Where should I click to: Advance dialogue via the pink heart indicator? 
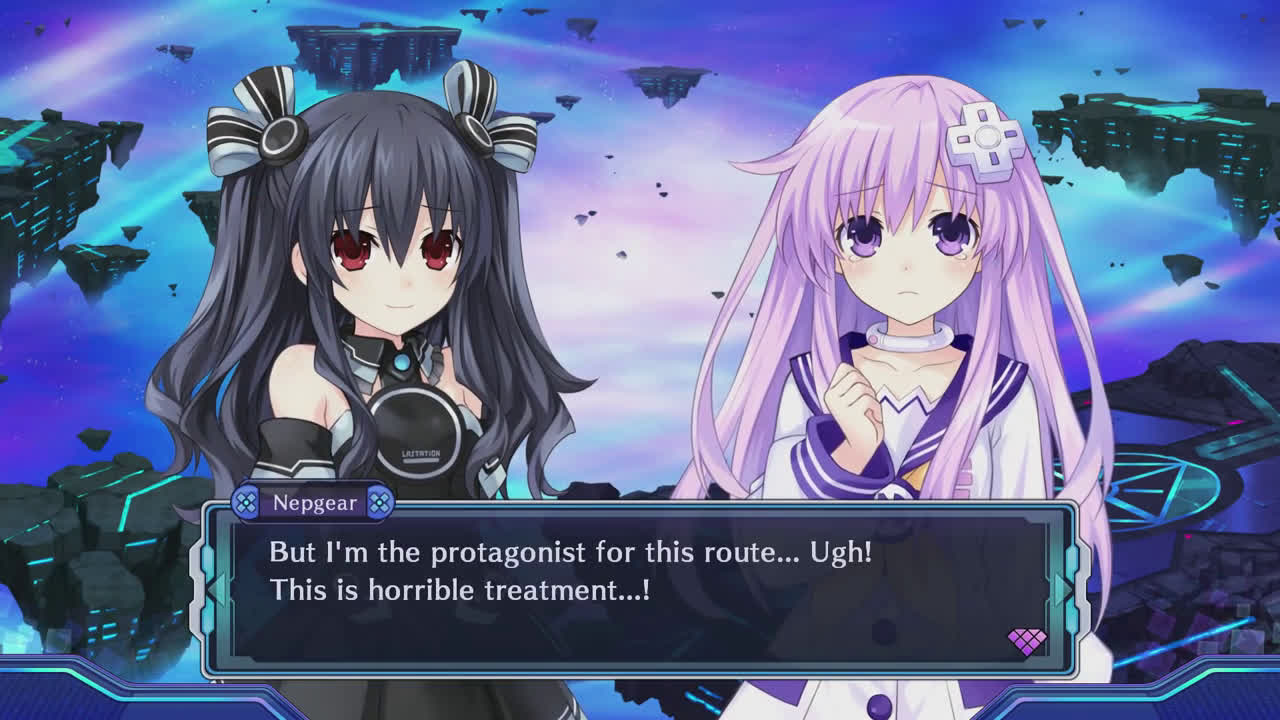(1026, 641)
